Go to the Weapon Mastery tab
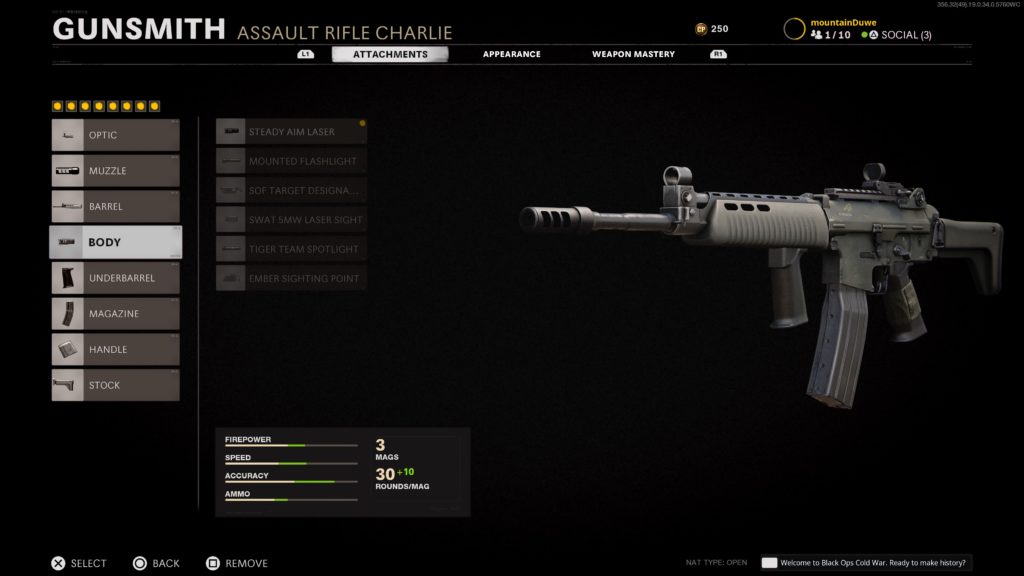Screen dimensions: 1024x576 point(633,54)
